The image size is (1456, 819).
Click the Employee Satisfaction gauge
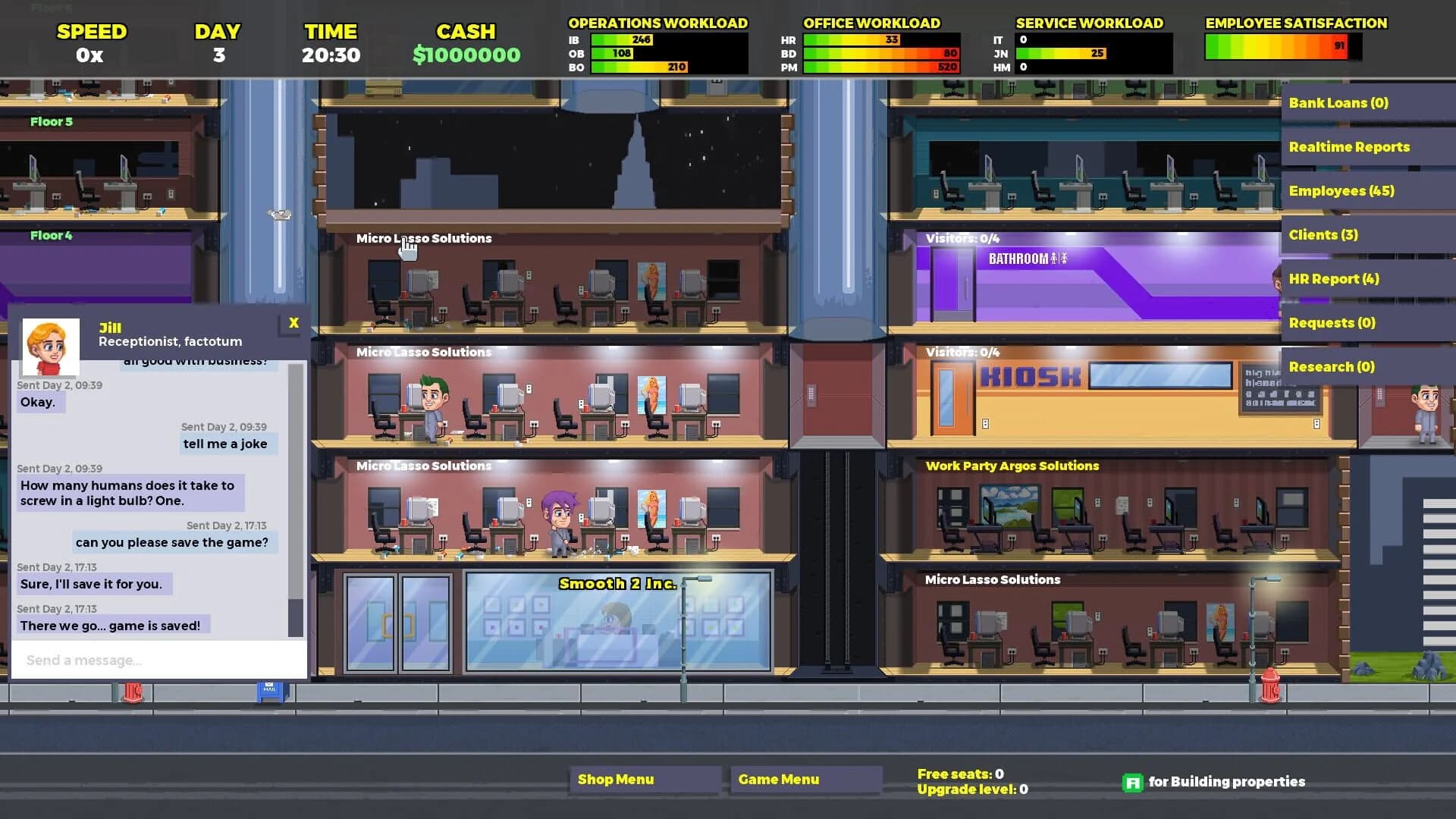click(1276, 47)
